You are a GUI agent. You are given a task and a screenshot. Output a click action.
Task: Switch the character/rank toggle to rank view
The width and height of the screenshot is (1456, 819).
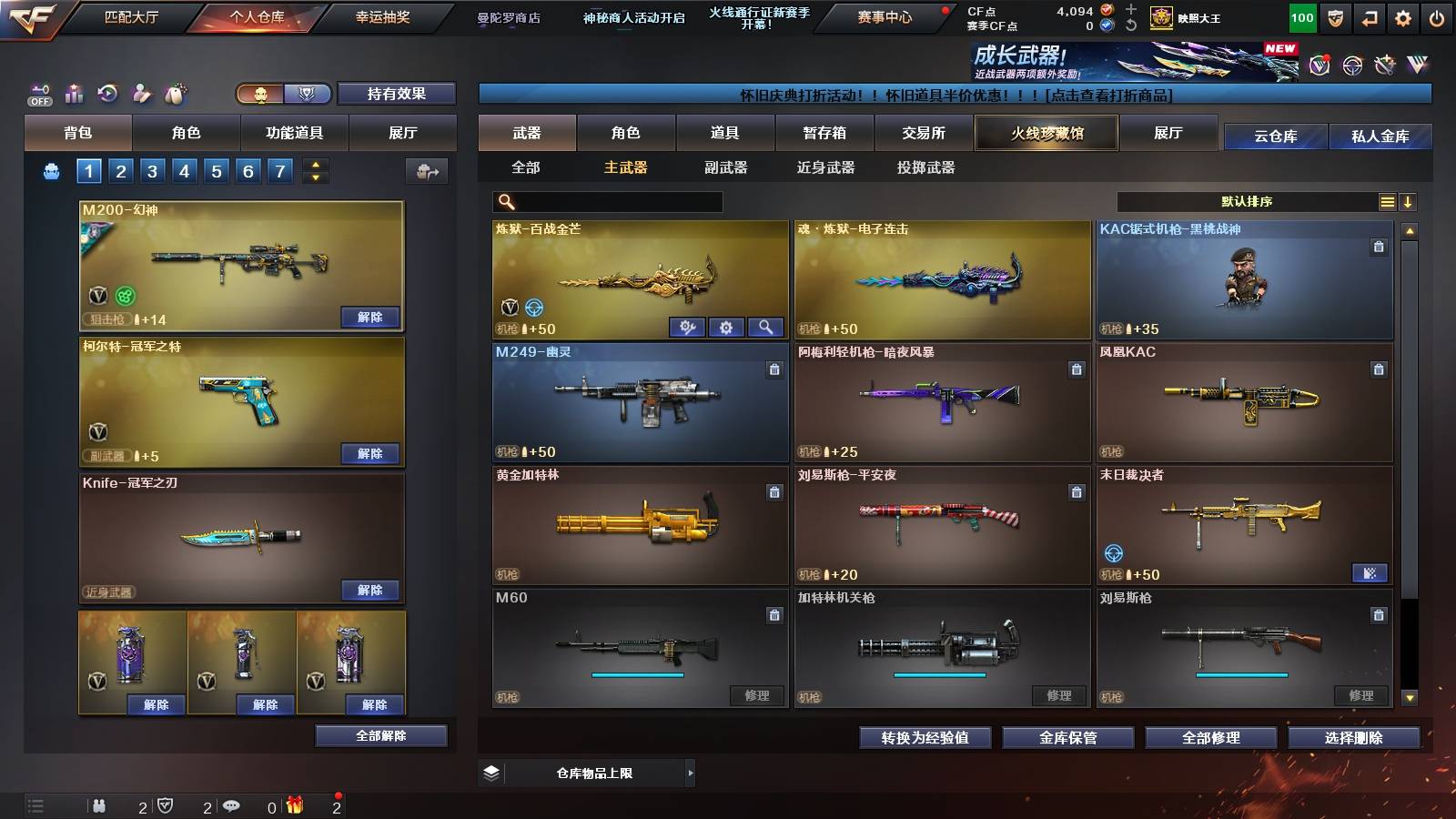pyautogui.click(x=308, y=95)
